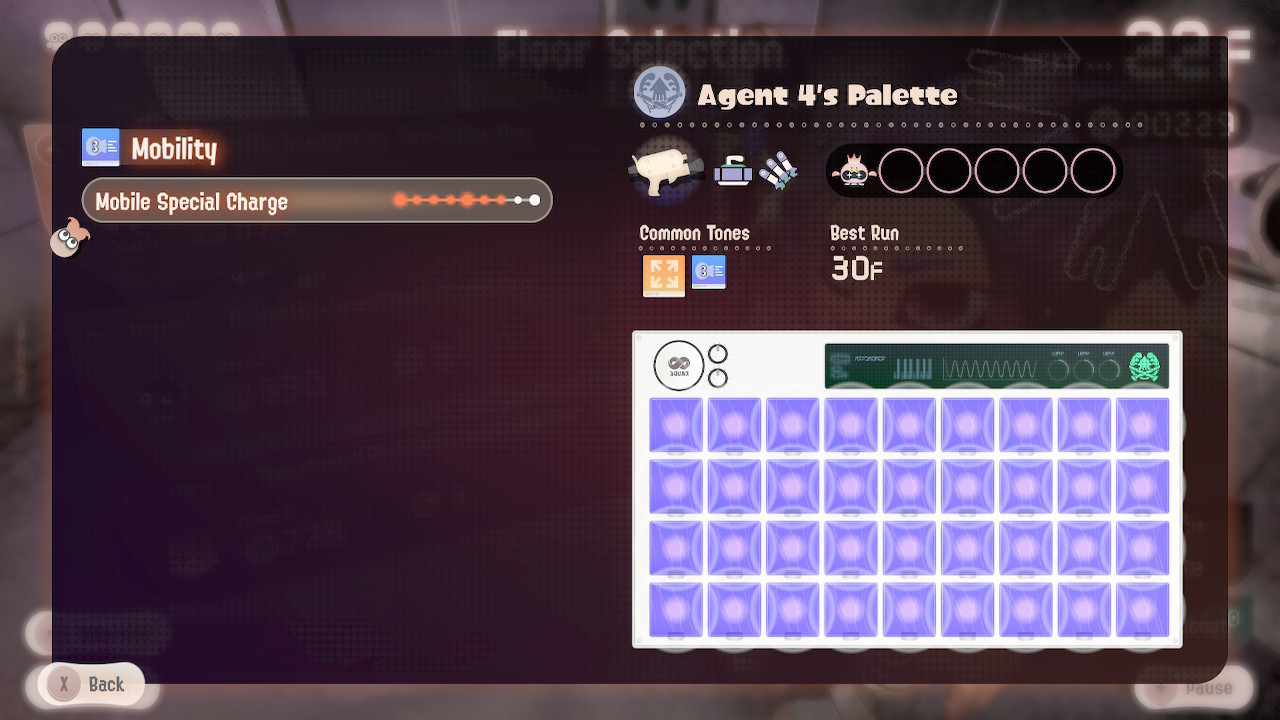Click the green logo on the palette display screen
Viewport: 1280px width, 720px height.
(1143, 366)
